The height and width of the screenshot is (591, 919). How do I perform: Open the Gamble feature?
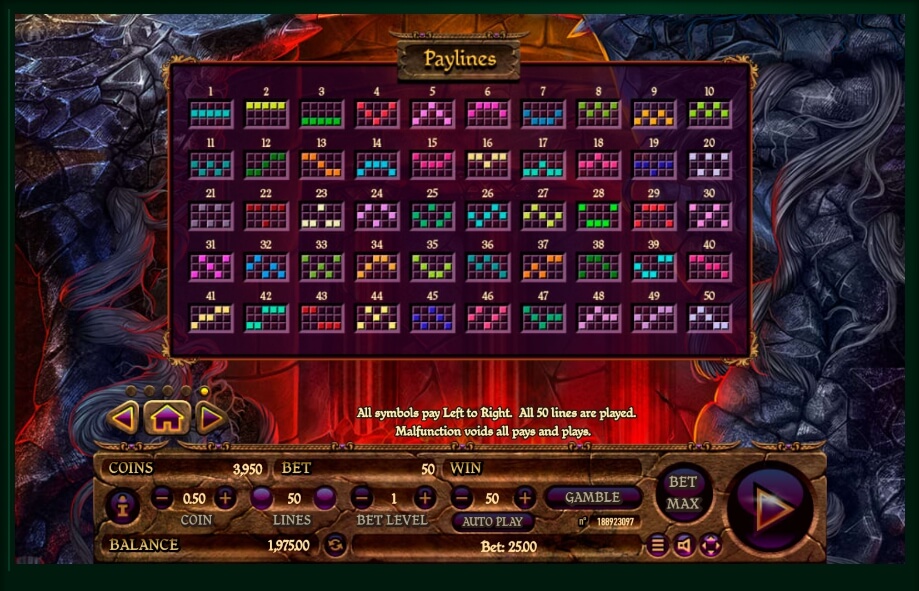[592, 497]
